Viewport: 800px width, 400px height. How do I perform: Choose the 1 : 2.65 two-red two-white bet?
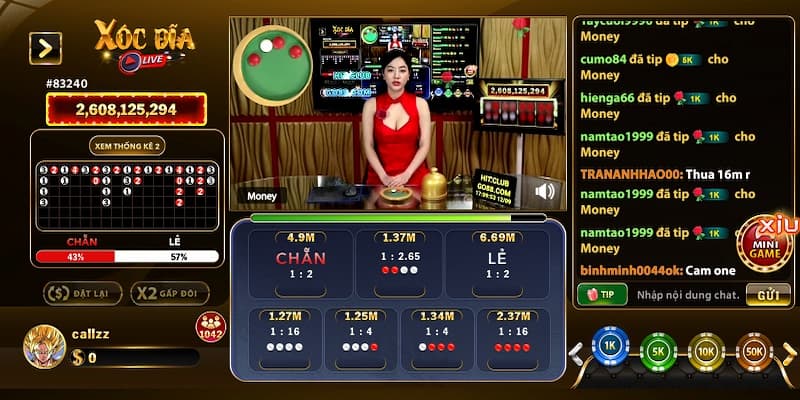[398, 264]
